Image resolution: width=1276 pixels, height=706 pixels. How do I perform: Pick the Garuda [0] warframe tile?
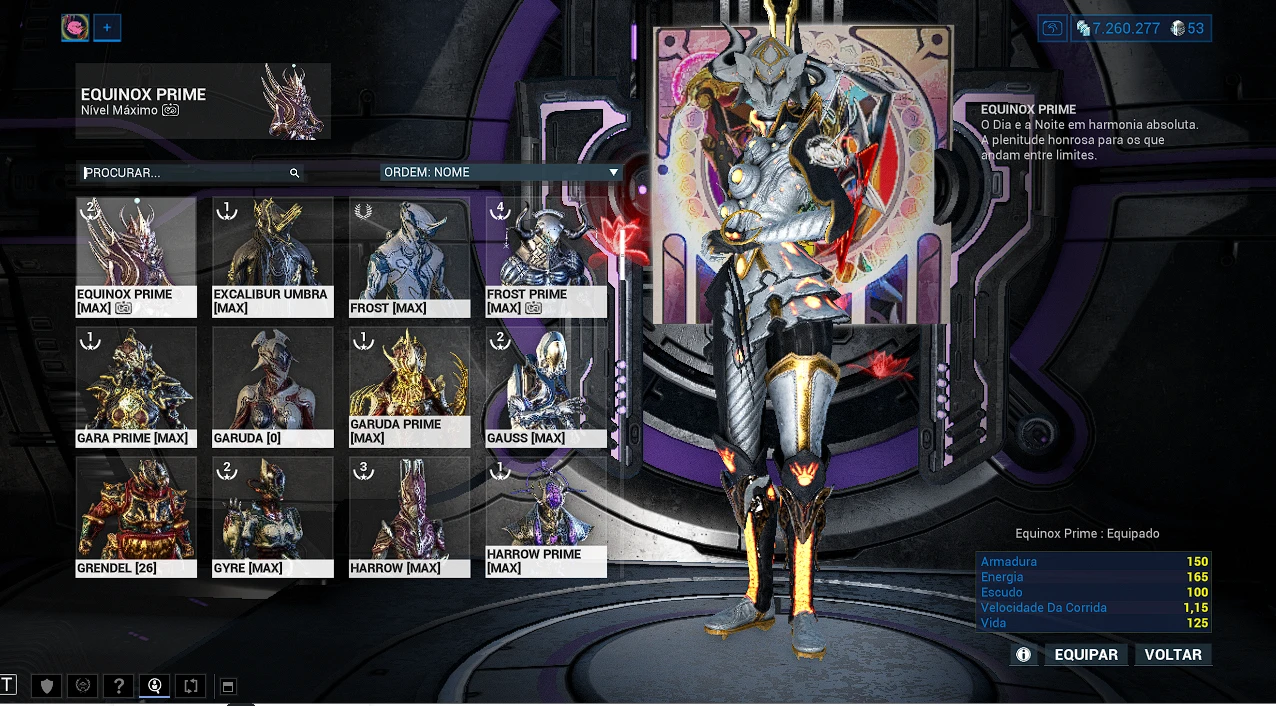(x=272, y=387)
